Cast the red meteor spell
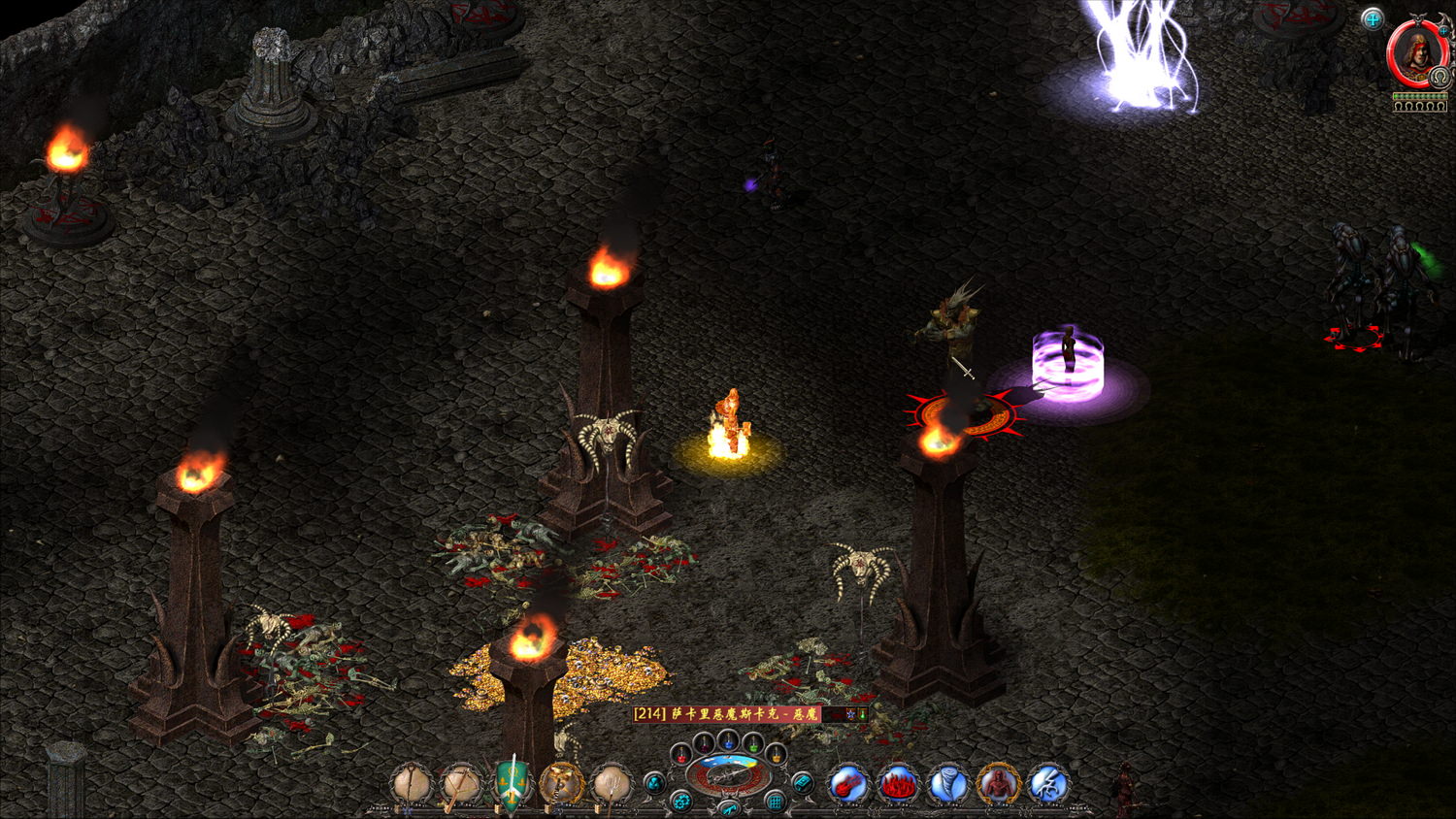The height and width of the screenshot is (819, 1456). [848, 784]
